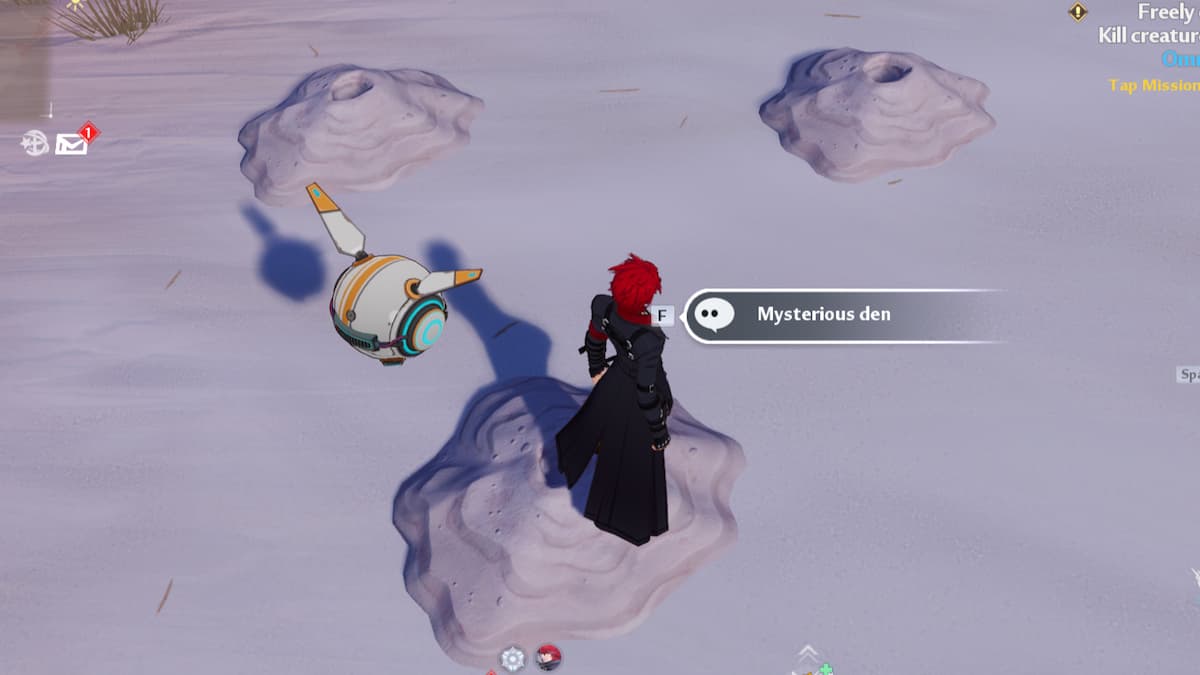The image size is (1200, 675).
Task: Open the quest marker exclamation icon
Action: pyautogui.click(x=1078, y=12)
